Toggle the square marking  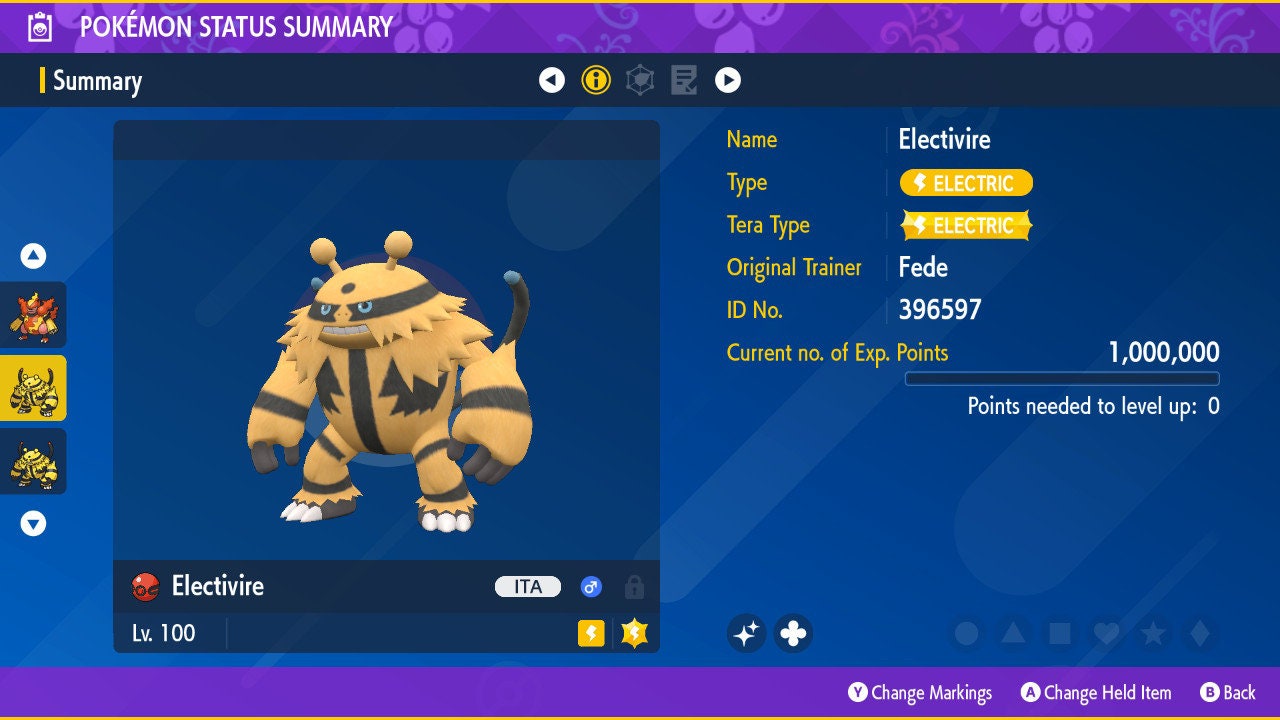coord(1060,633)
